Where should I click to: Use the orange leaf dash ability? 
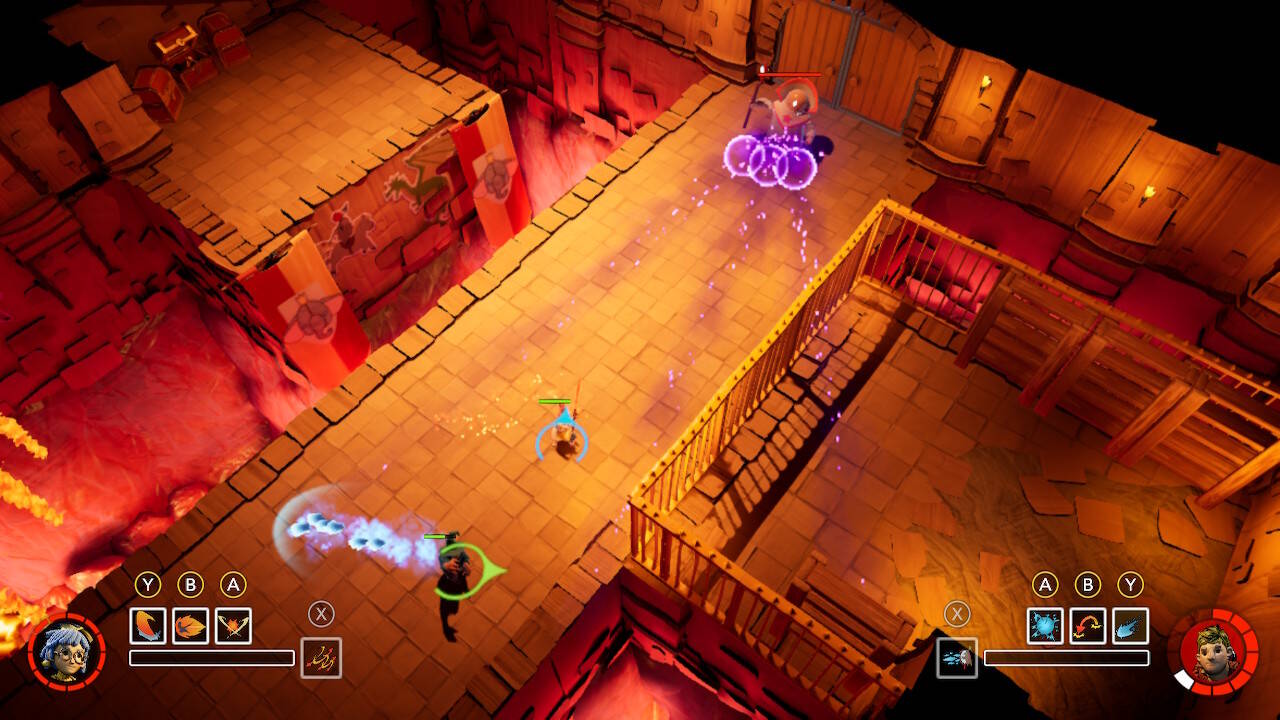tap(190, 626)
